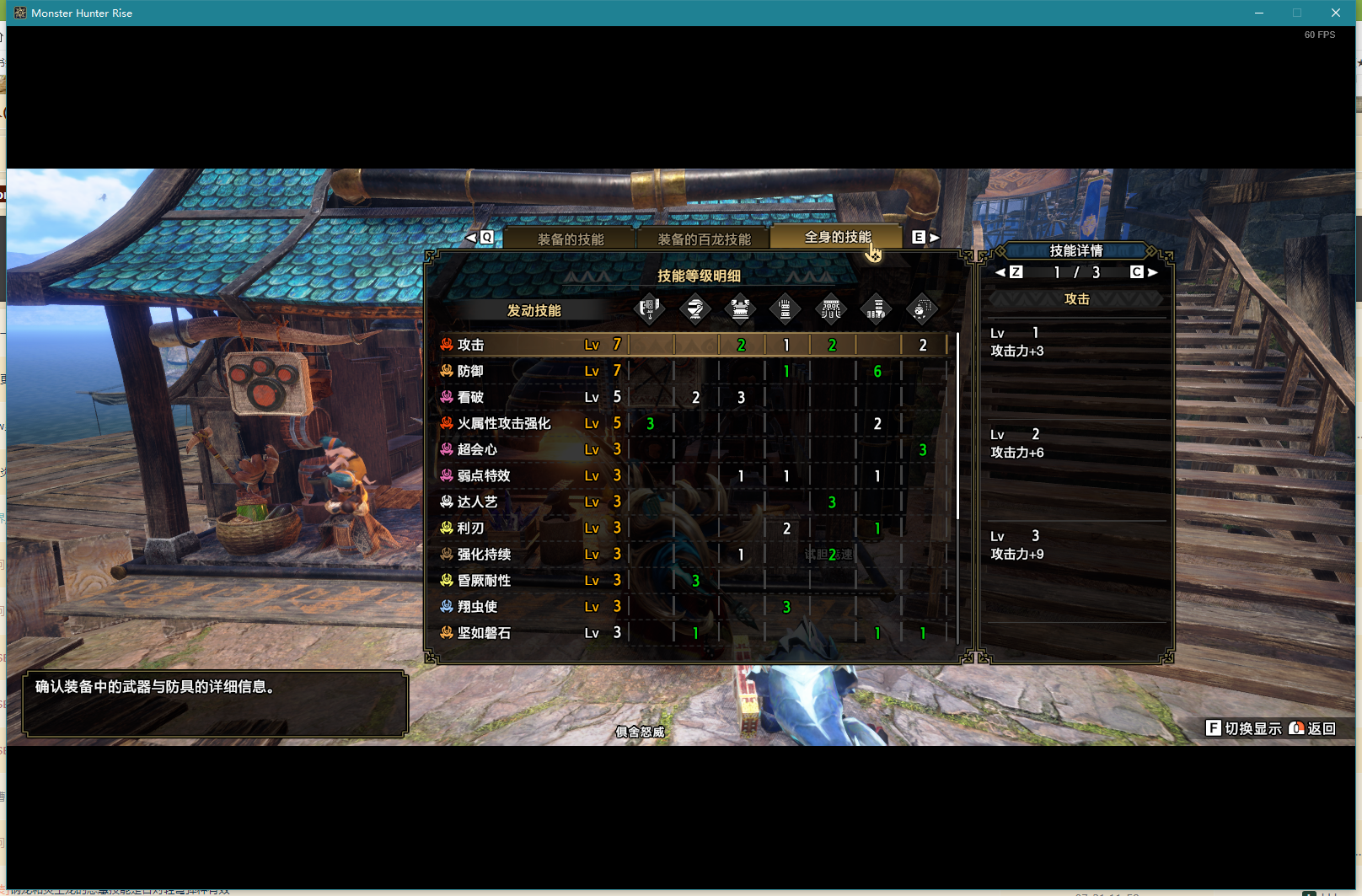Close the Monster Hunter Rise window
This screenshot has height=896, width=1362.
1336,13
